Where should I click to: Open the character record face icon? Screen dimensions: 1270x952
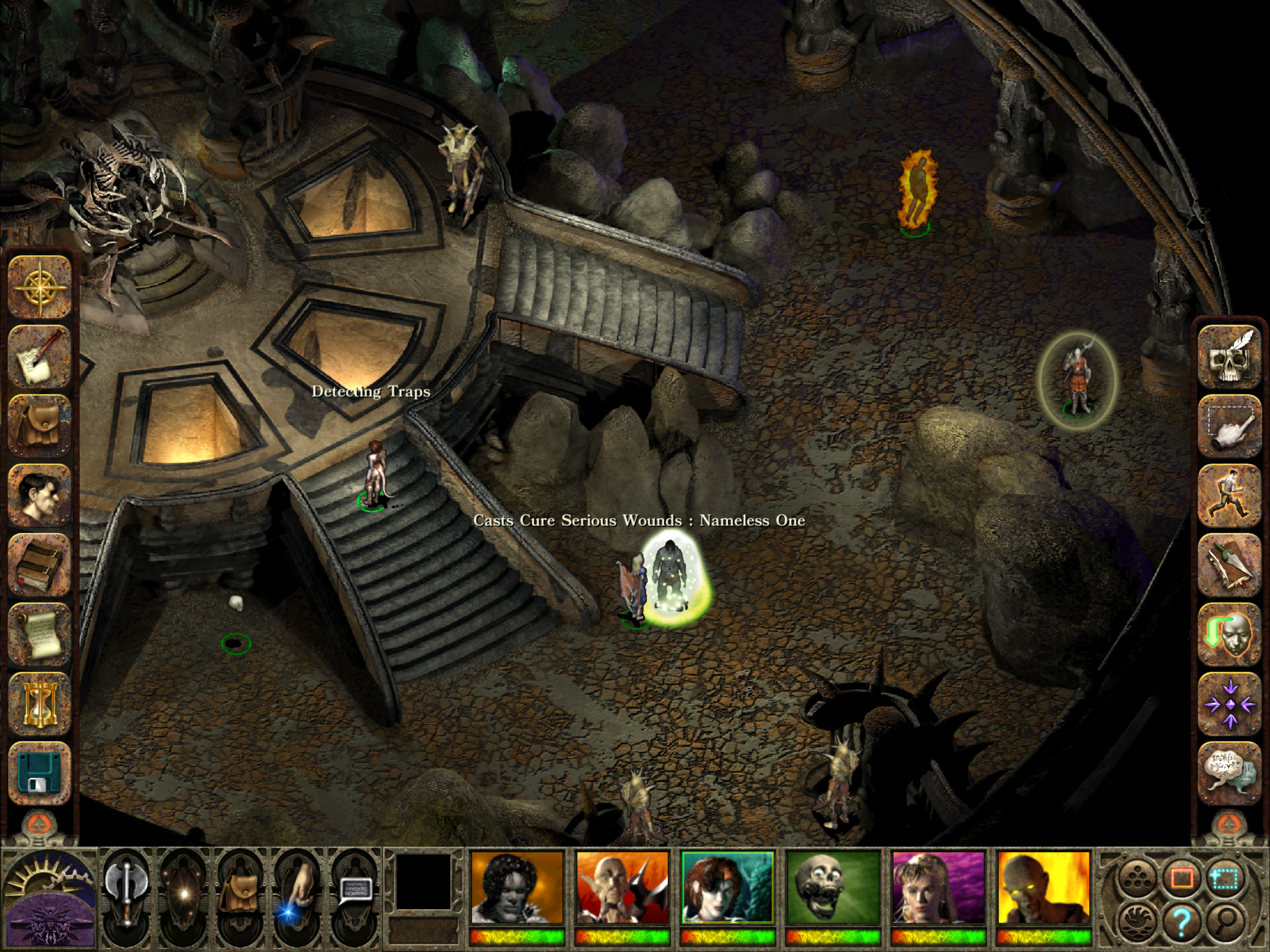pyautogui.click(x=40, y=496)
